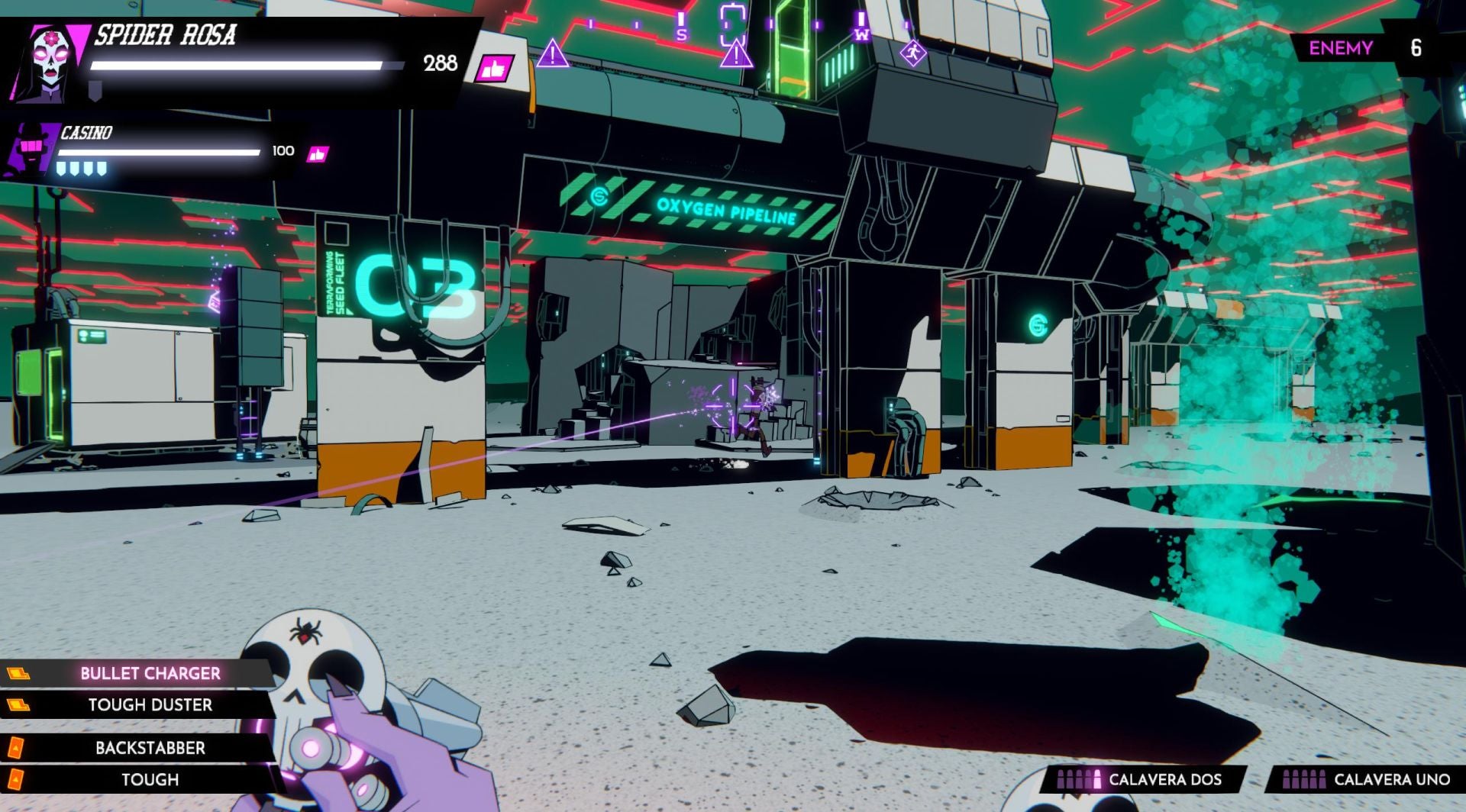Select the Tough Duster perk entry
This screenshot has width=1466, height=812.
pyautogui.click(x=150, y=705)
